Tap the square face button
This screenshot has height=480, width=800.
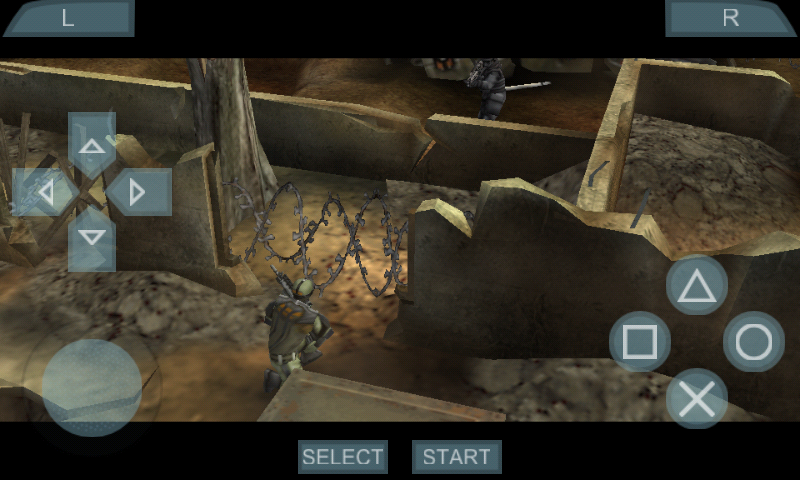pyautogui.click(x=640, y=343)
